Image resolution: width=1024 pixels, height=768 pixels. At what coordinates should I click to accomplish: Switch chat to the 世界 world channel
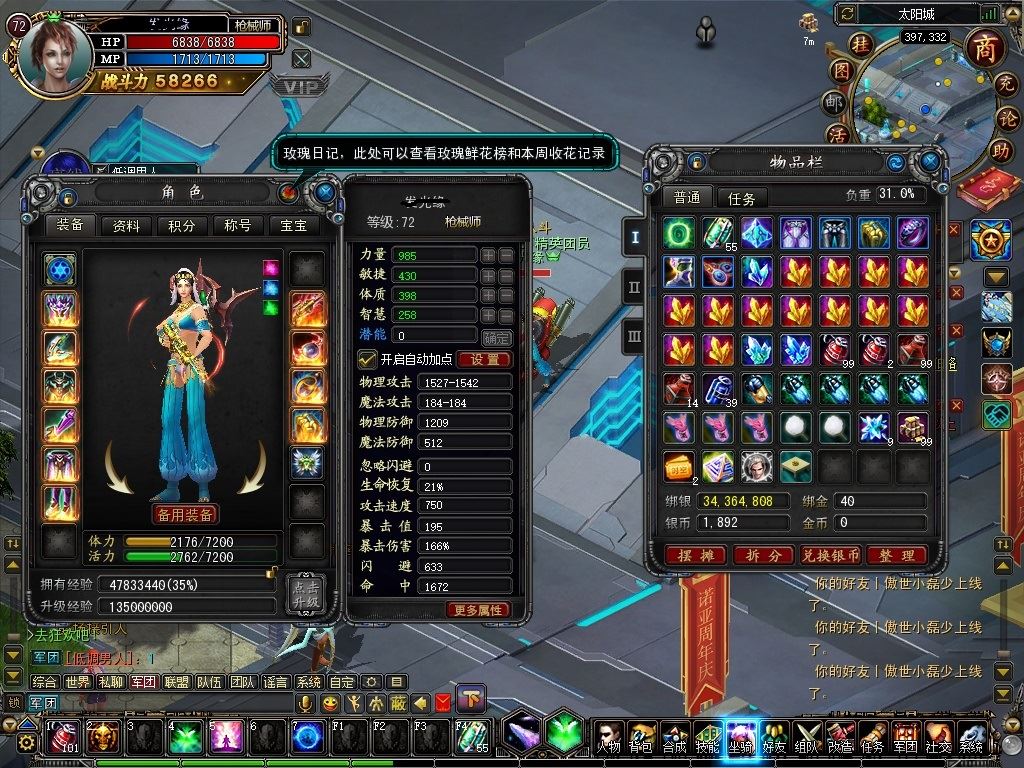[77, 682]
